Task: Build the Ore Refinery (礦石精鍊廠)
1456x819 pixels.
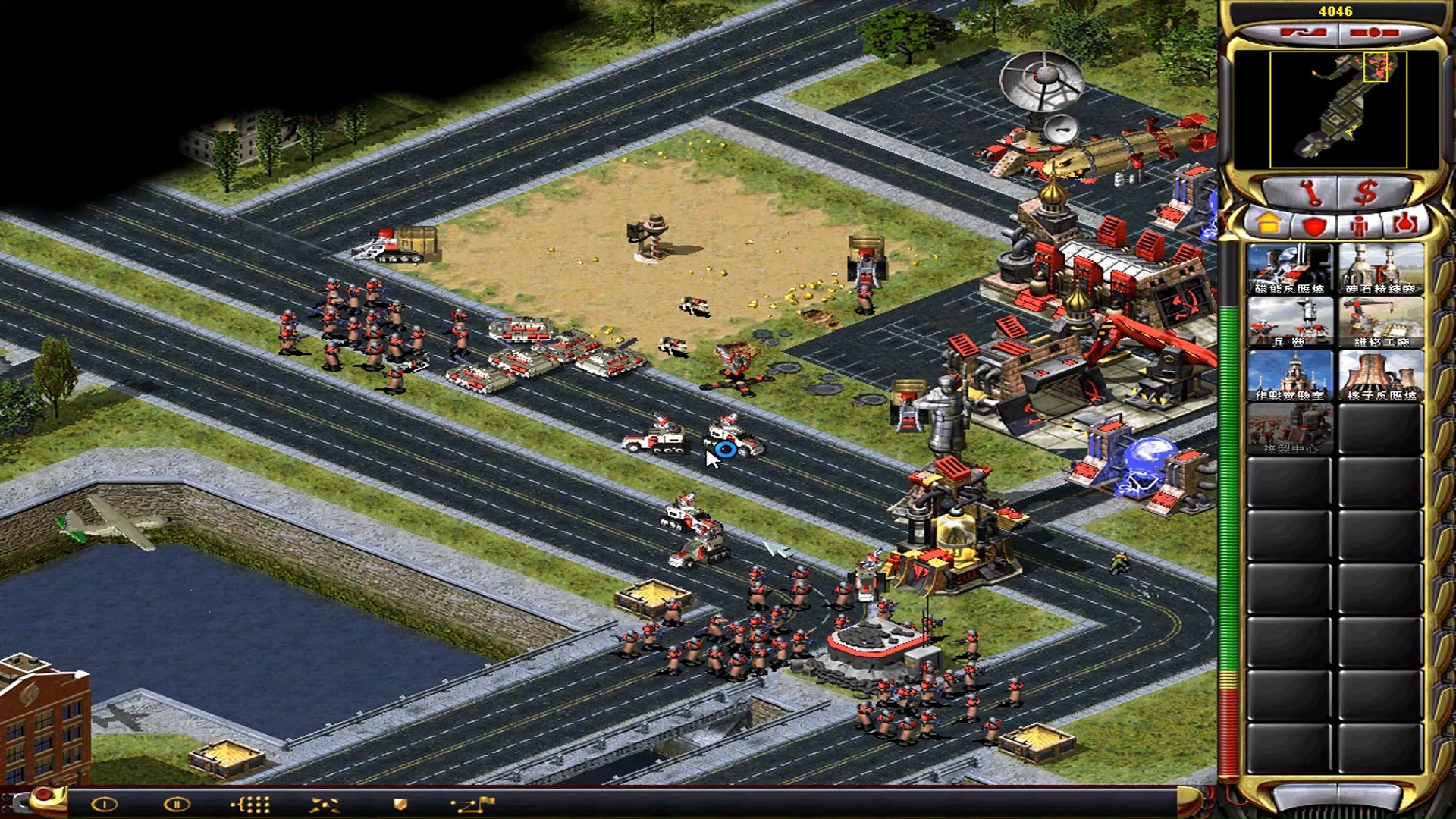Action: tap(1381, 269)
